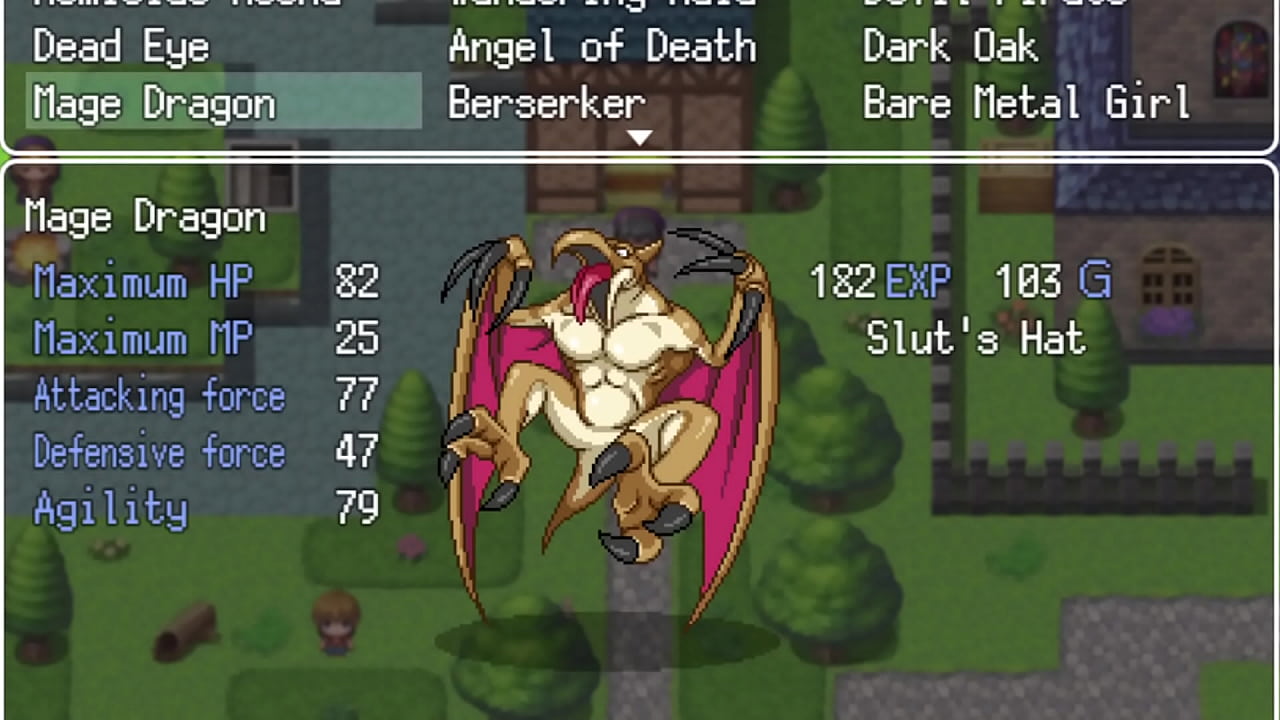Click the down scroll arrow under Berserker
1280x720 pixels.
(640, 137)
